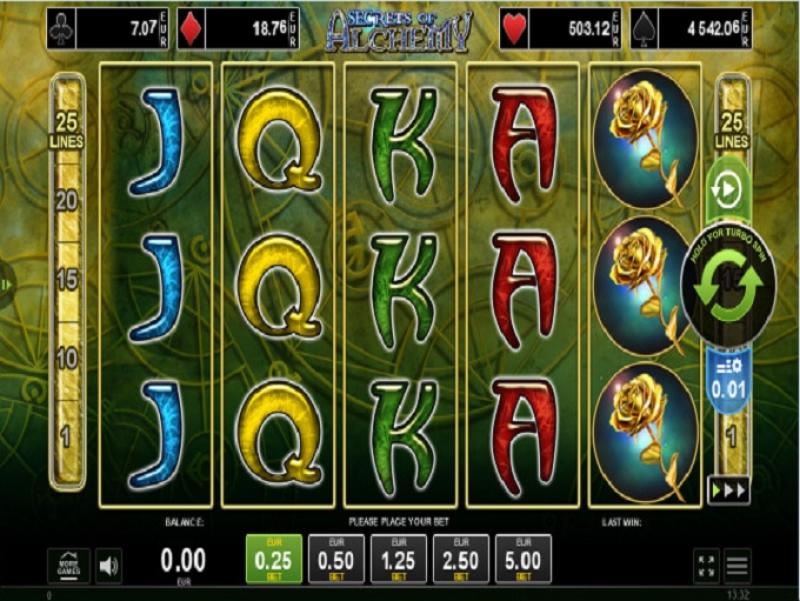Set the bet to EUR 1.25

point(398,559)
